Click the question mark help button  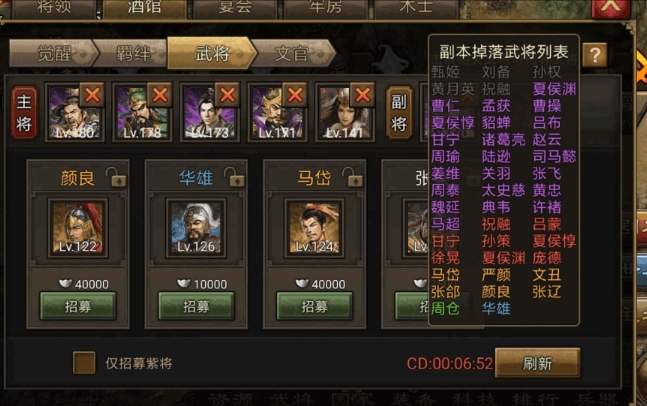point(595,54)
